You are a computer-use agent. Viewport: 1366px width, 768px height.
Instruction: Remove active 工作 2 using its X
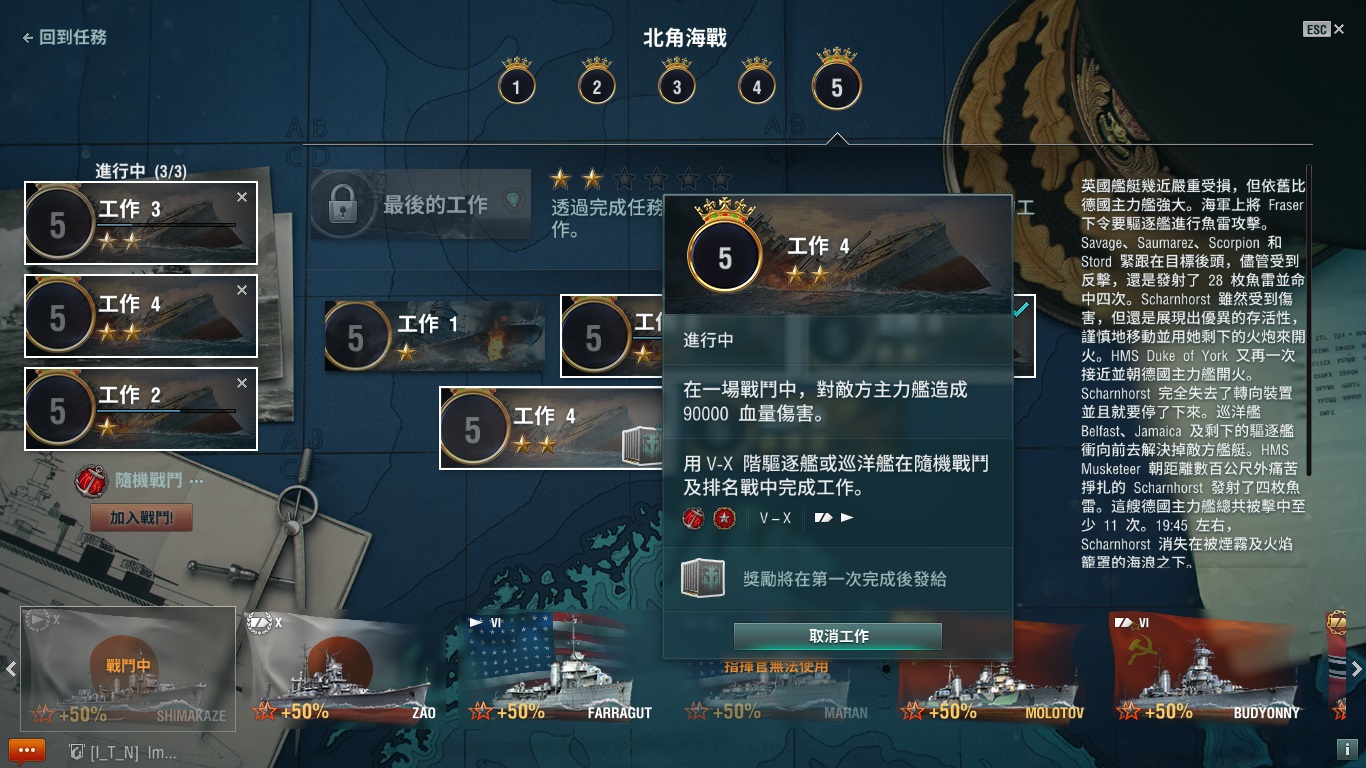[241, 383]
